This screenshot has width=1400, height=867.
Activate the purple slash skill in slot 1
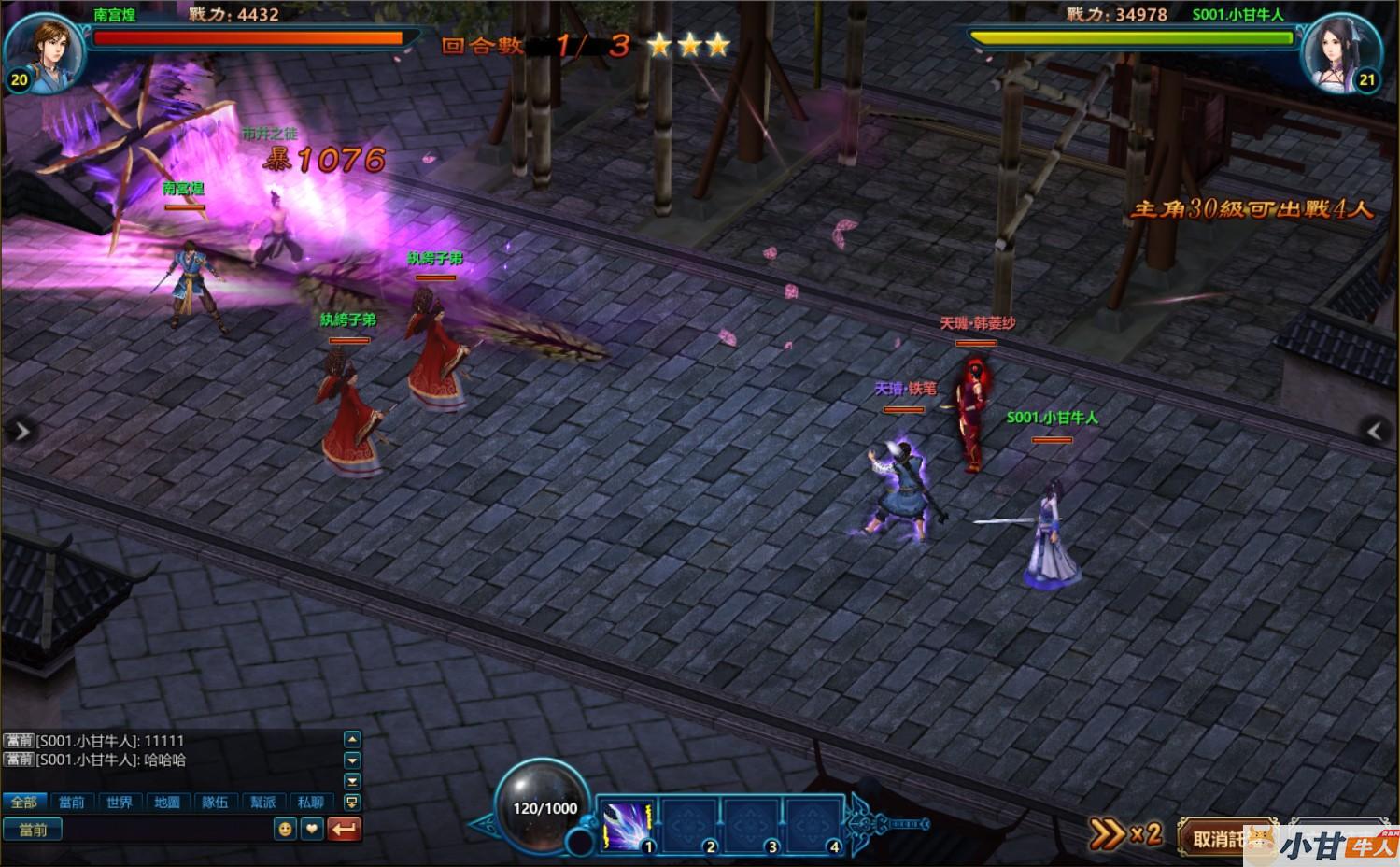point(626,825)
